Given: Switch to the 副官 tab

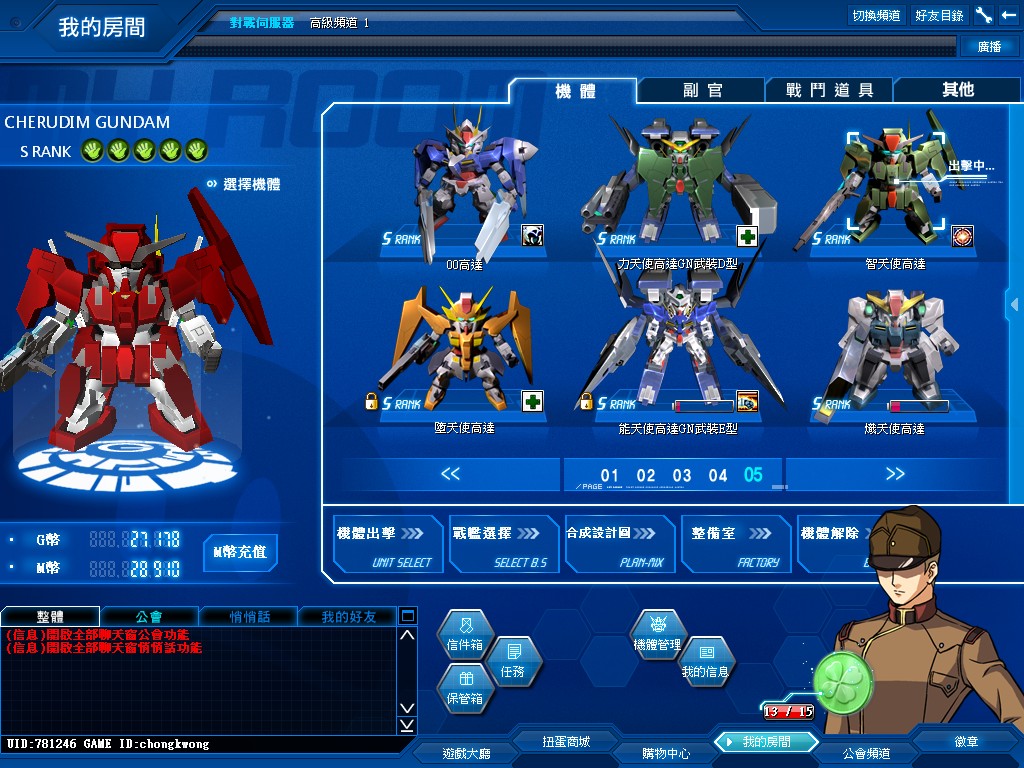Looking at the screenshot, I should tap(702, 90).
